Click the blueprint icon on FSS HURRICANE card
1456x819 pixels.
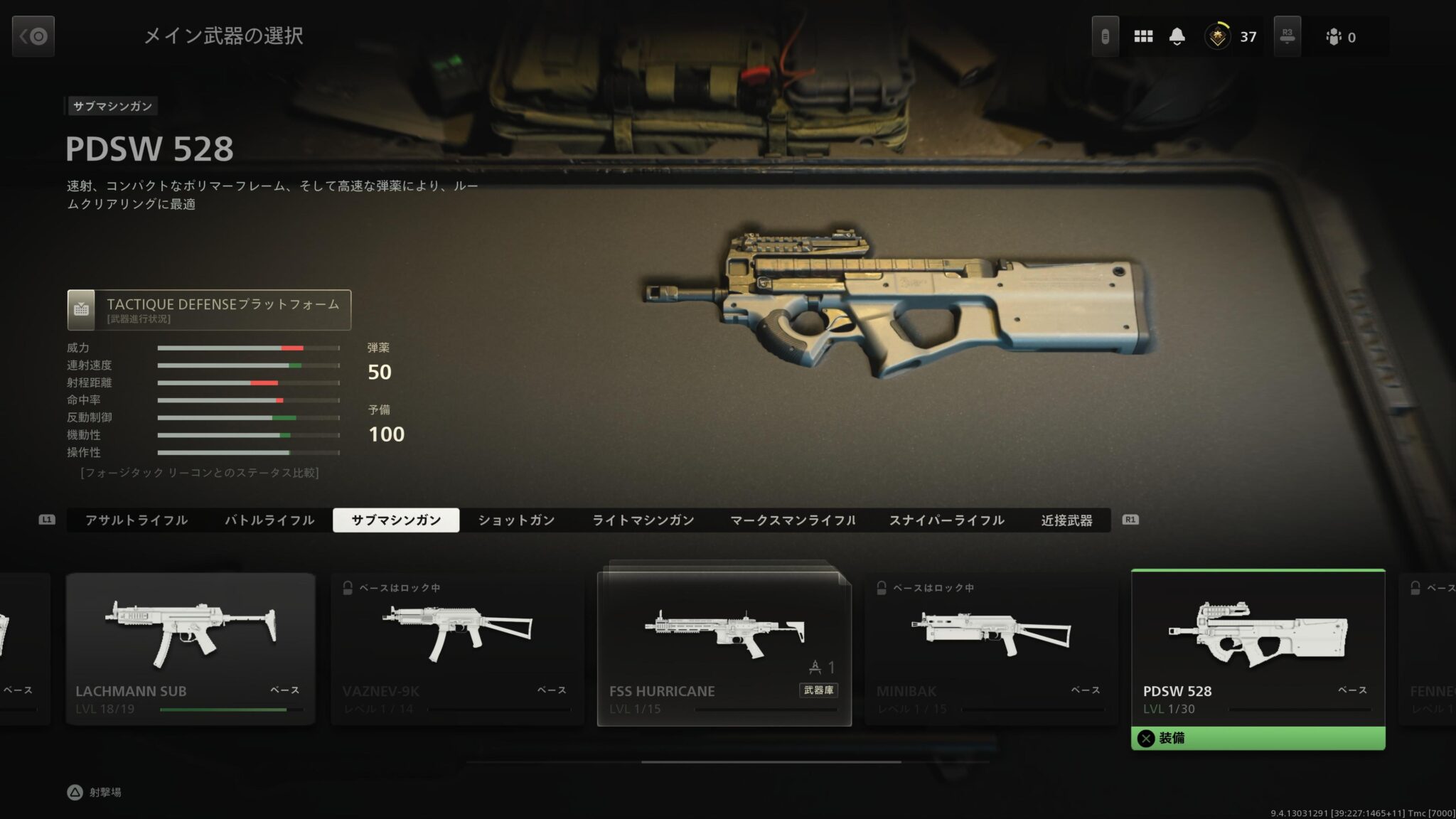(x=815, y=666)
